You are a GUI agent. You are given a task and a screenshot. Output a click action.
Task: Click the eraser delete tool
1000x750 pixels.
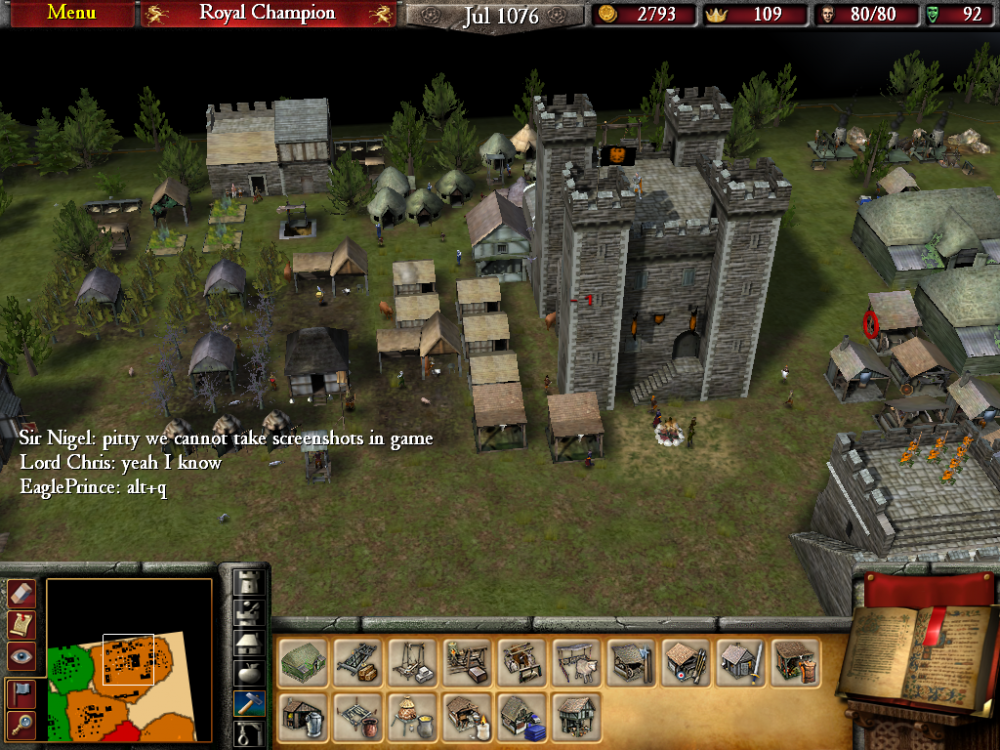(21, 594)
